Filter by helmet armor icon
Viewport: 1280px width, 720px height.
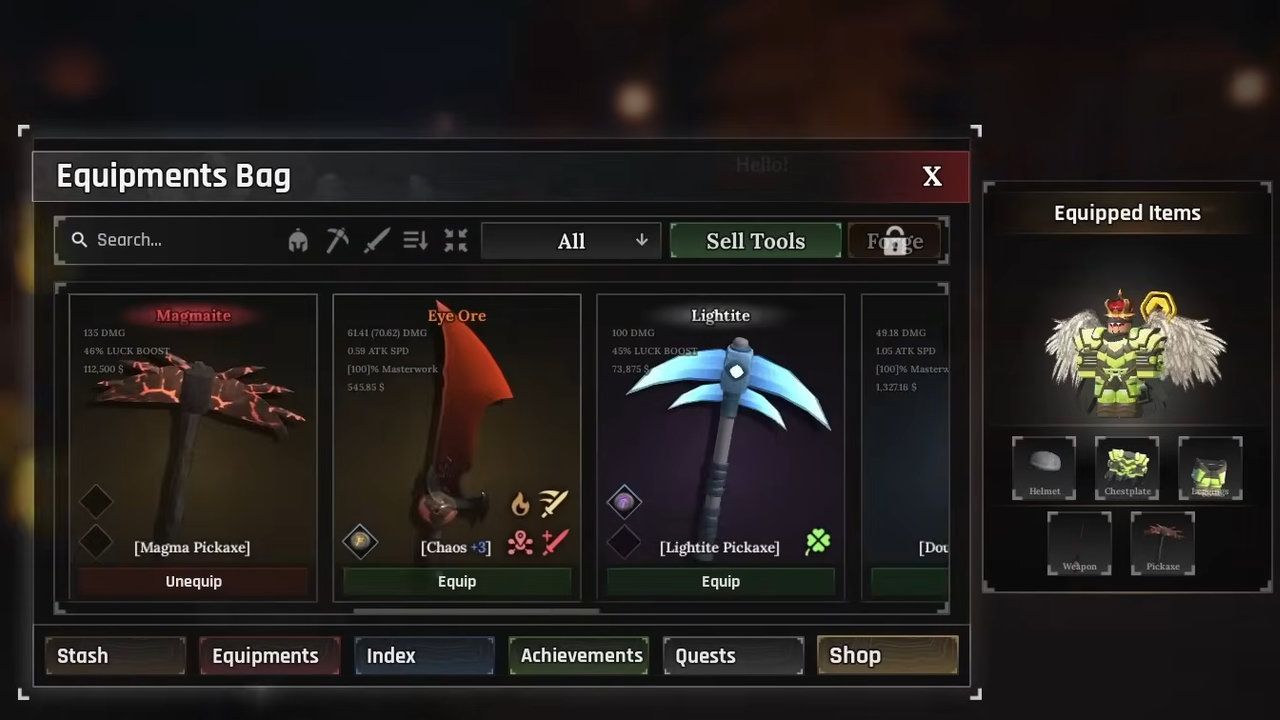click(x=298, y=241)
